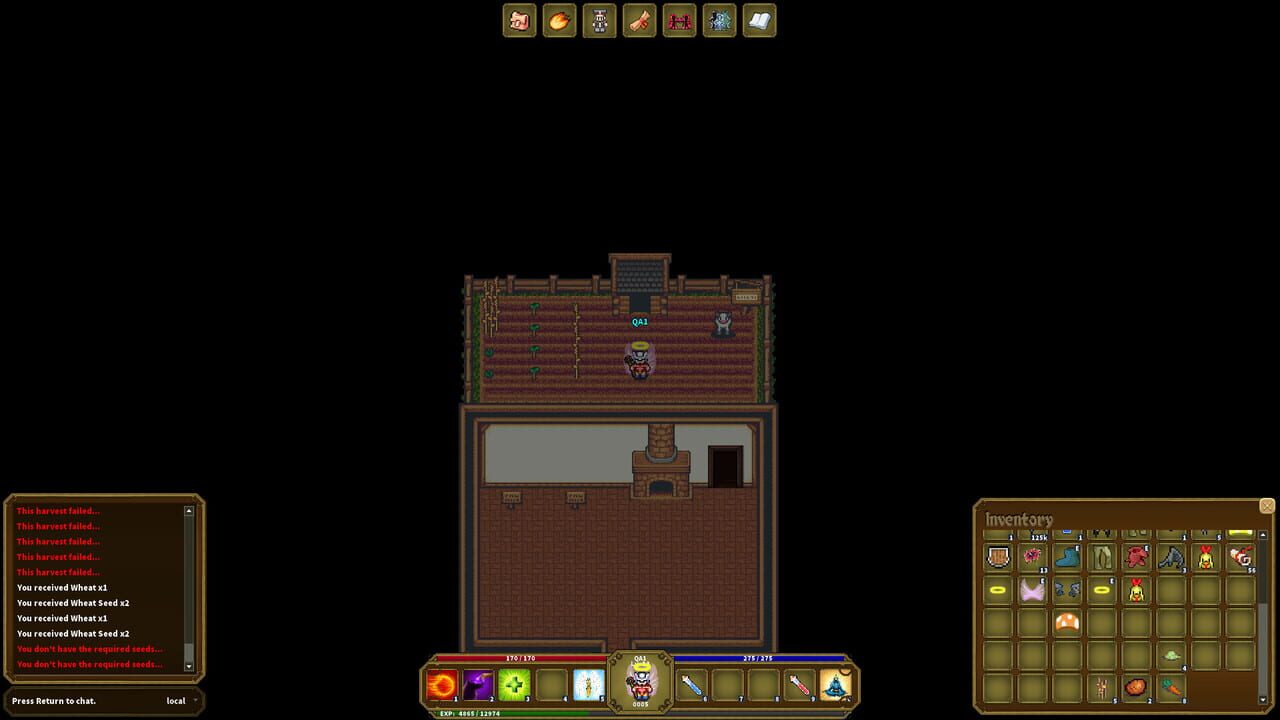Select the carrot item in the inventory
The image size is (1280, 720).
click(1174, 687)
